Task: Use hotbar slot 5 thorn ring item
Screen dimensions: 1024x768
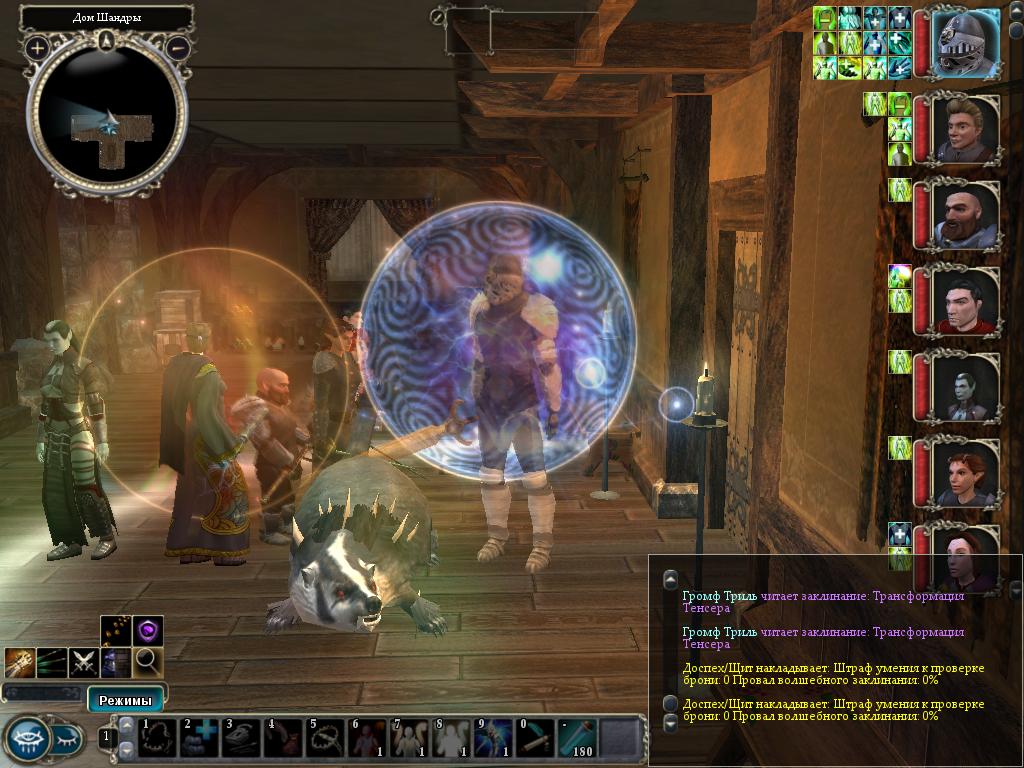Action: click(325, 739)
